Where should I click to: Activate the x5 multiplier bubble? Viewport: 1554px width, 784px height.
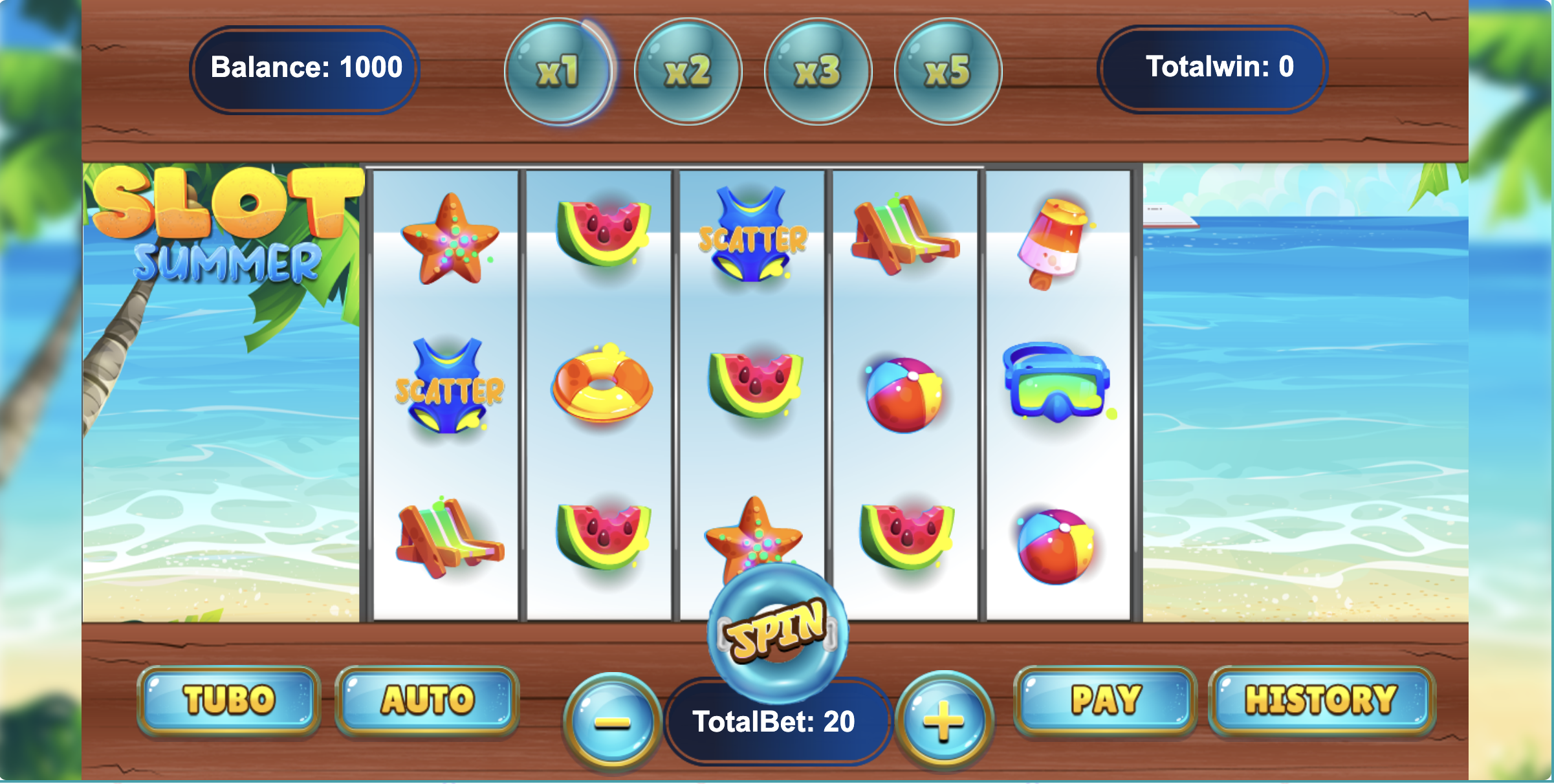[948, 71]
